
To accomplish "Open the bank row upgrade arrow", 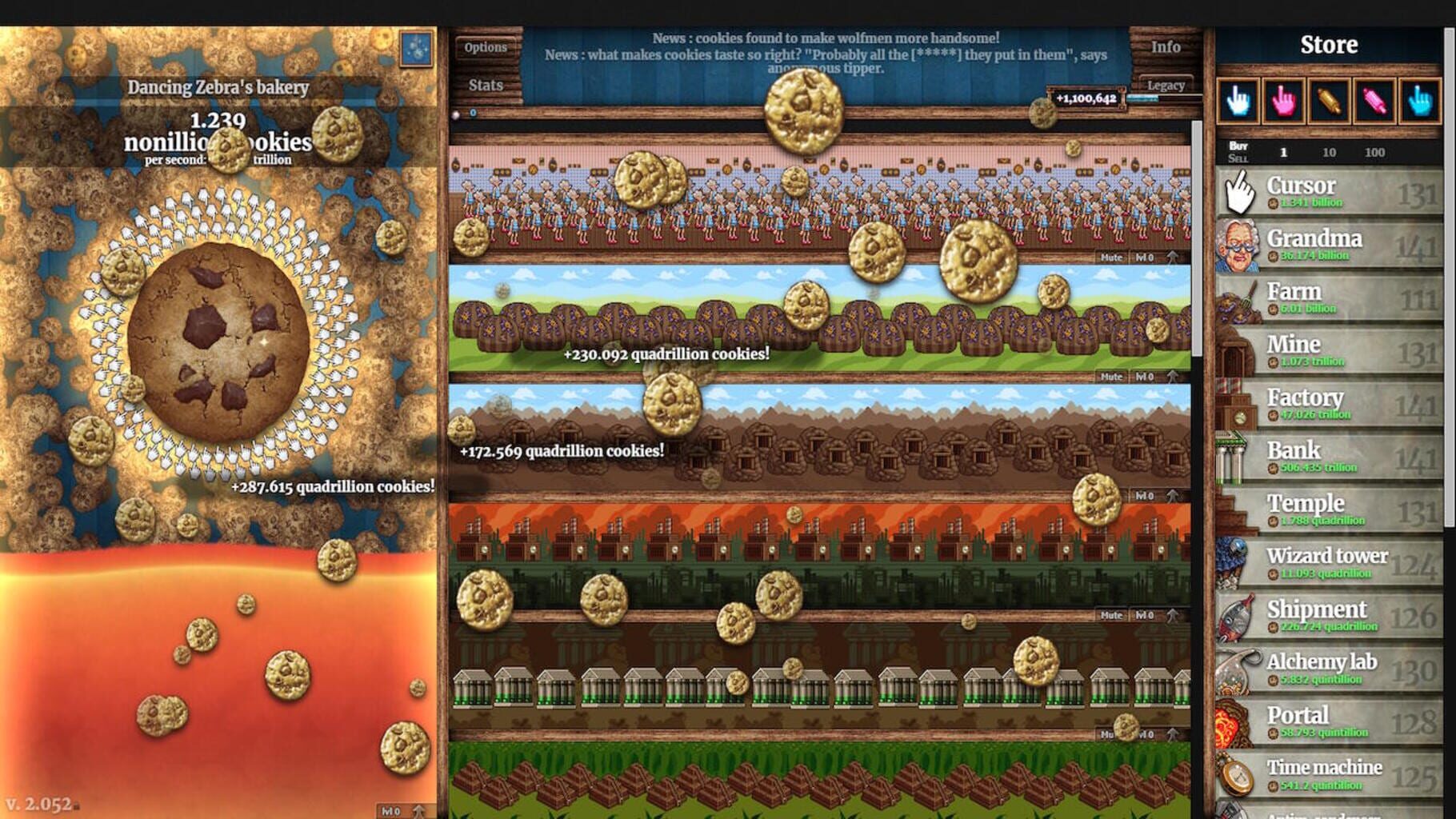I will (x=1173, y=734).
